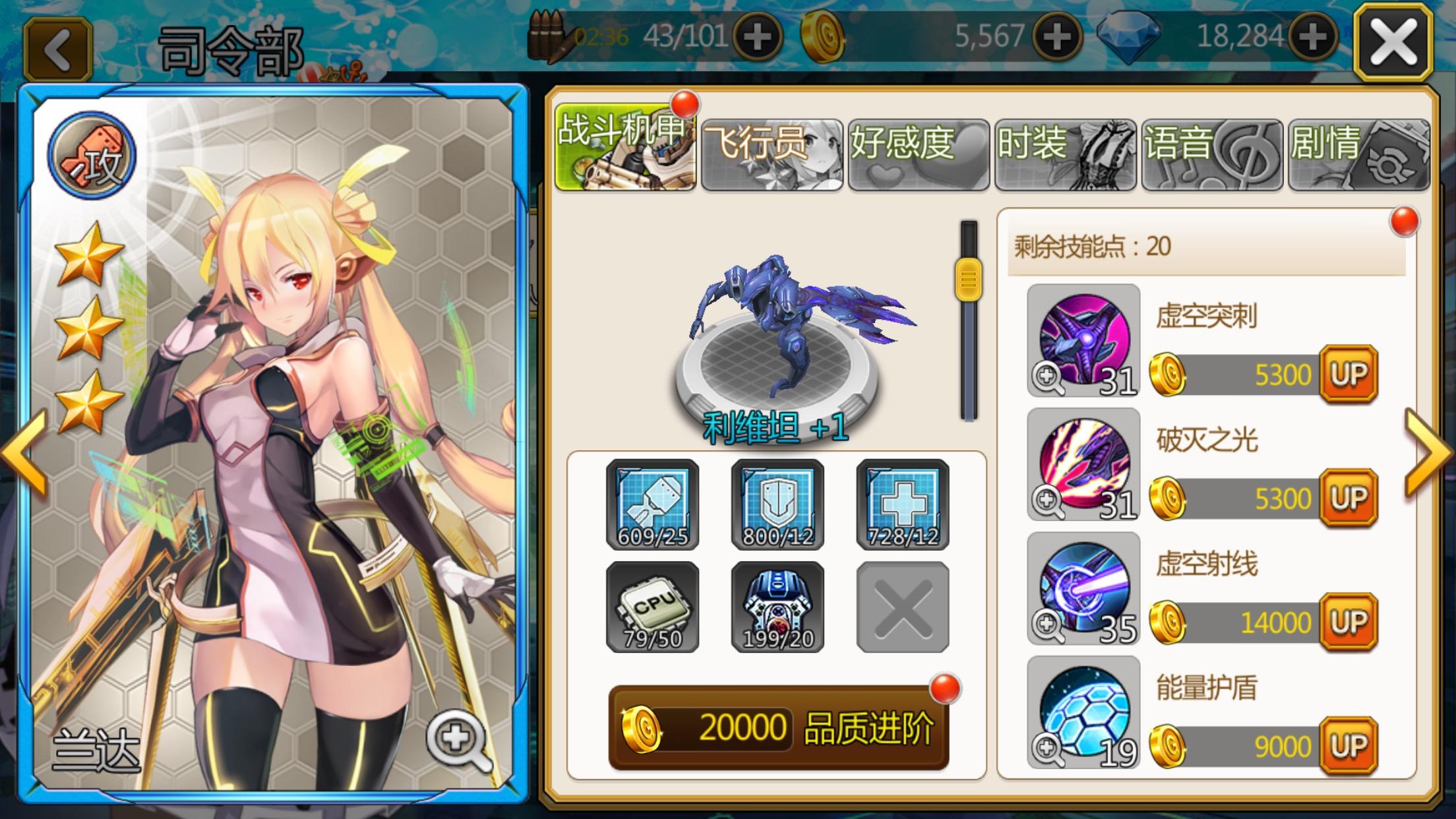Upgrade the 虚空射线 skill with UP
Image resolution: width=1456 pixels, height=819 pixels.
1349,622
